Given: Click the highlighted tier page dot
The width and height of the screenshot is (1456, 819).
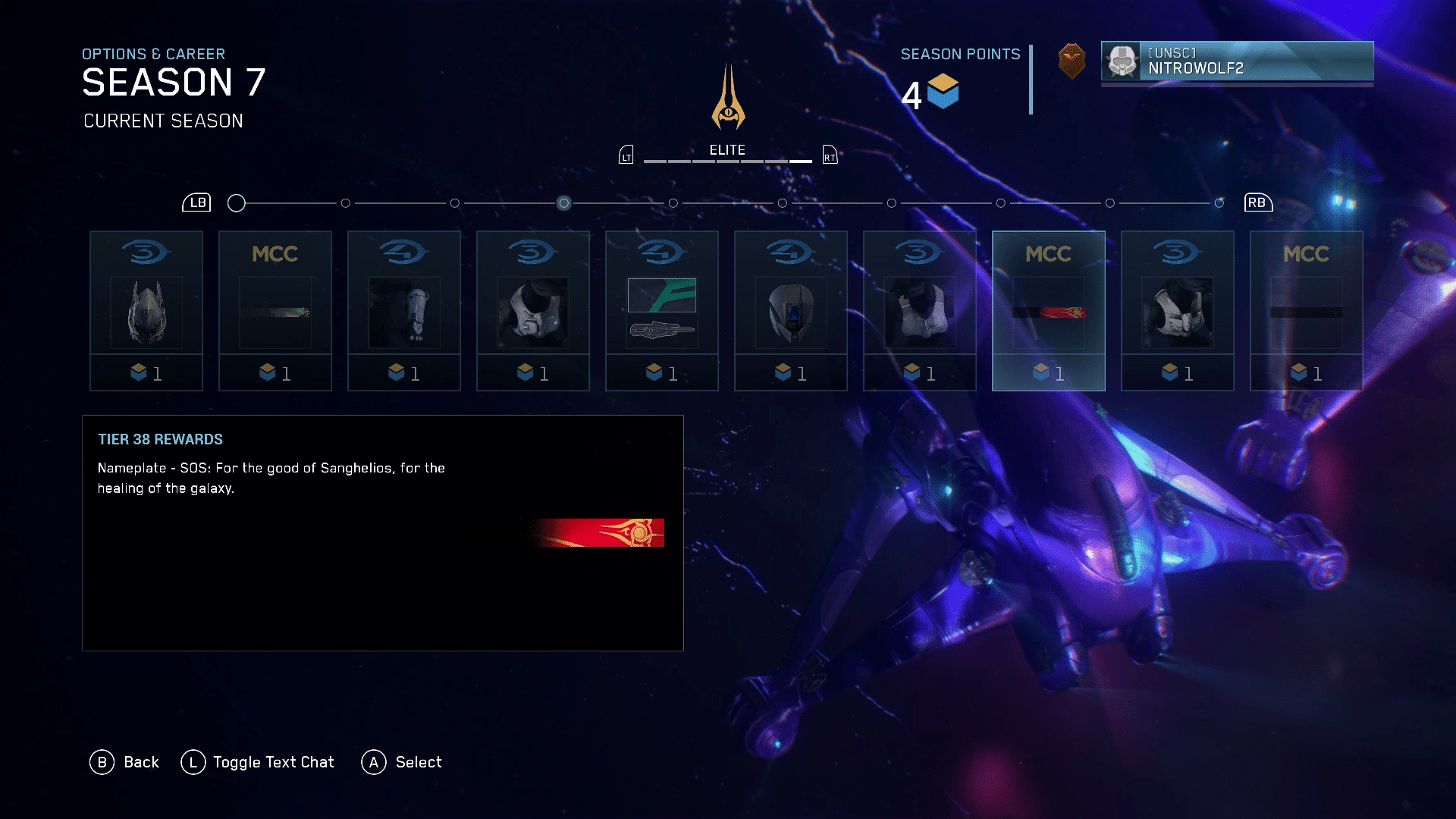Looking at the screenshot, I should click(x=563, y=203).
